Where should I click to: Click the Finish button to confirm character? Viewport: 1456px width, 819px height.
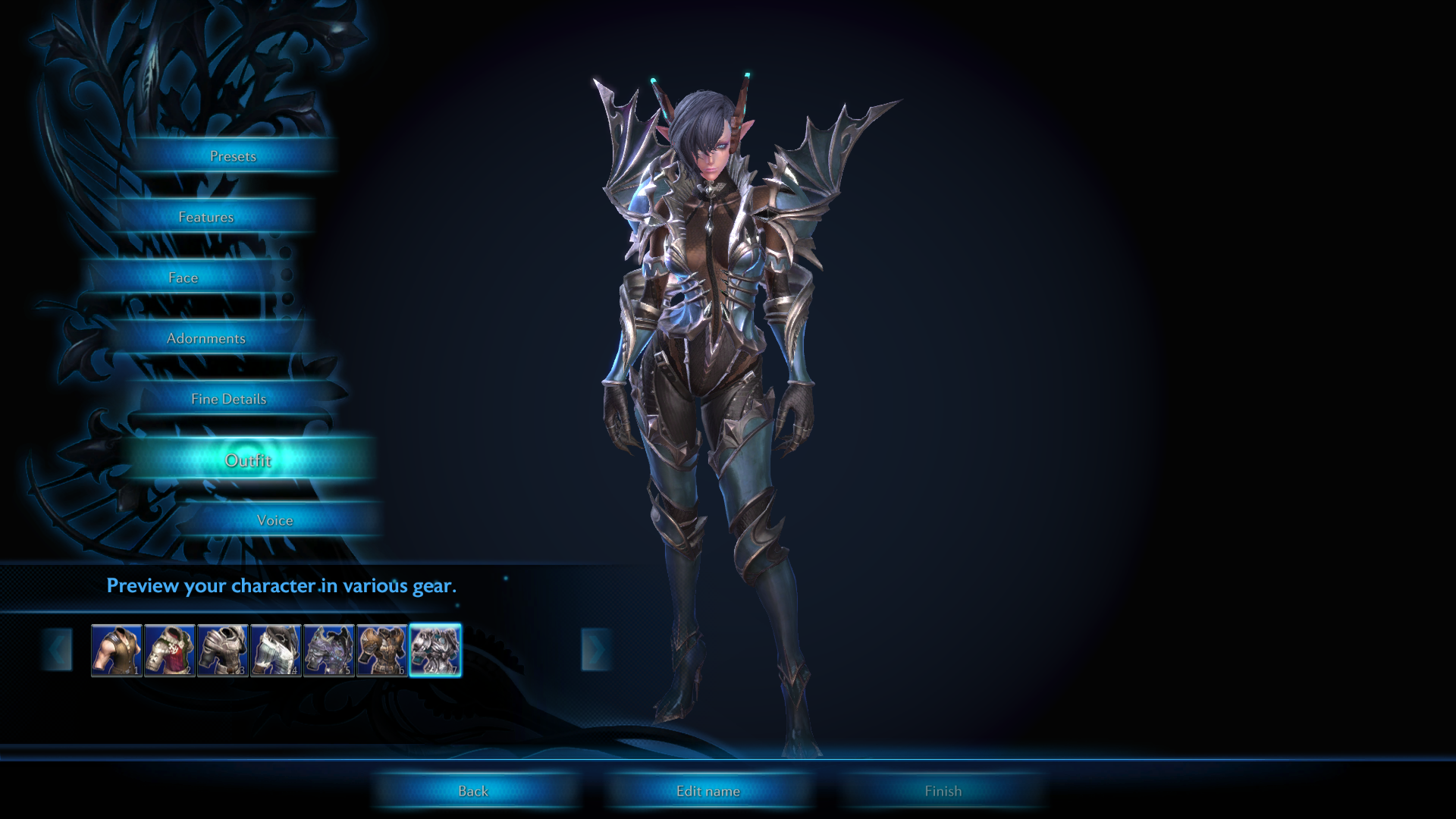tap(943, 790)
